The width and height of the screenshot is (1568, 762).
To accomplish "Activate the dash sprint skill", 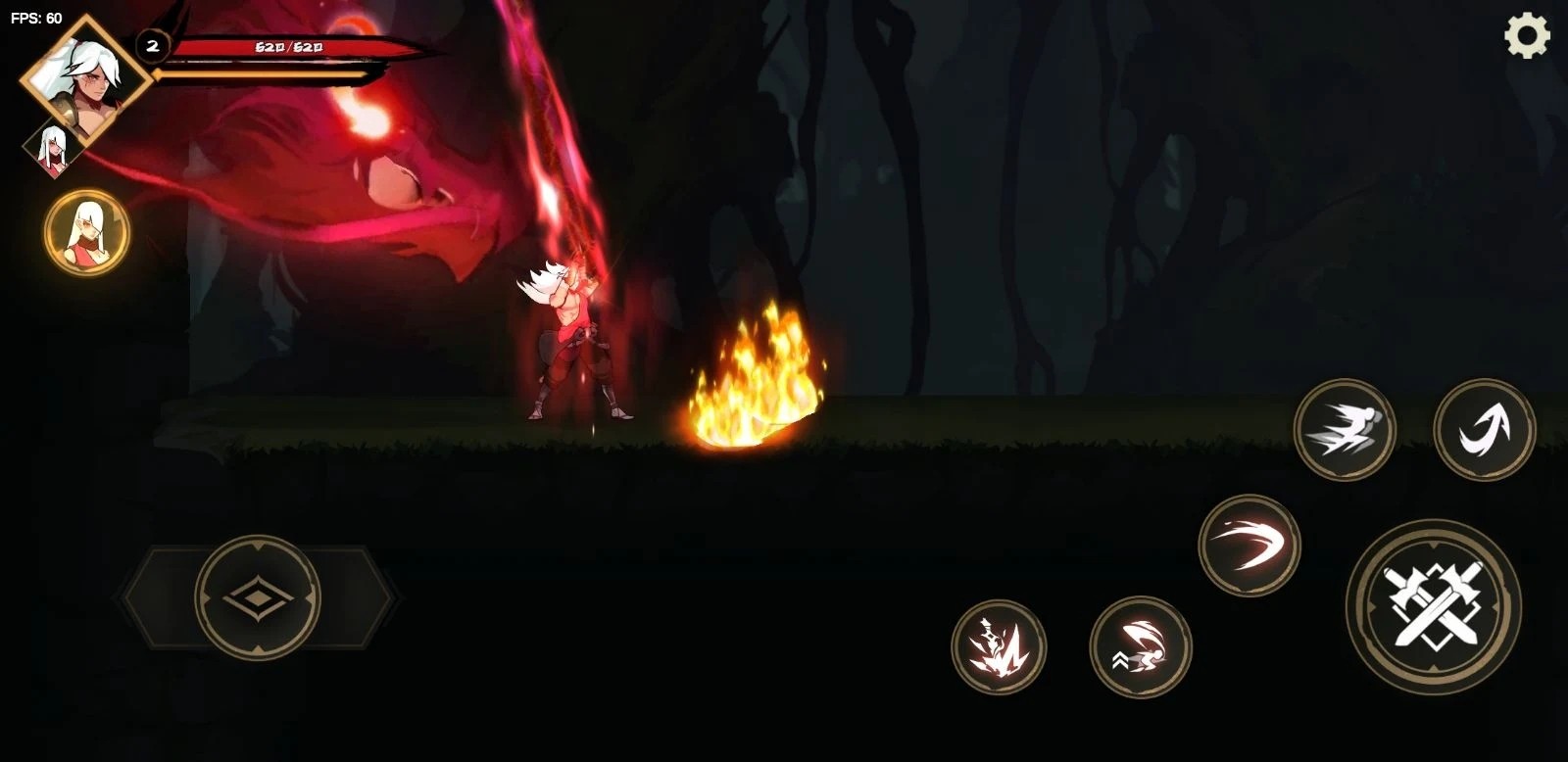I will coord(1344,429).
